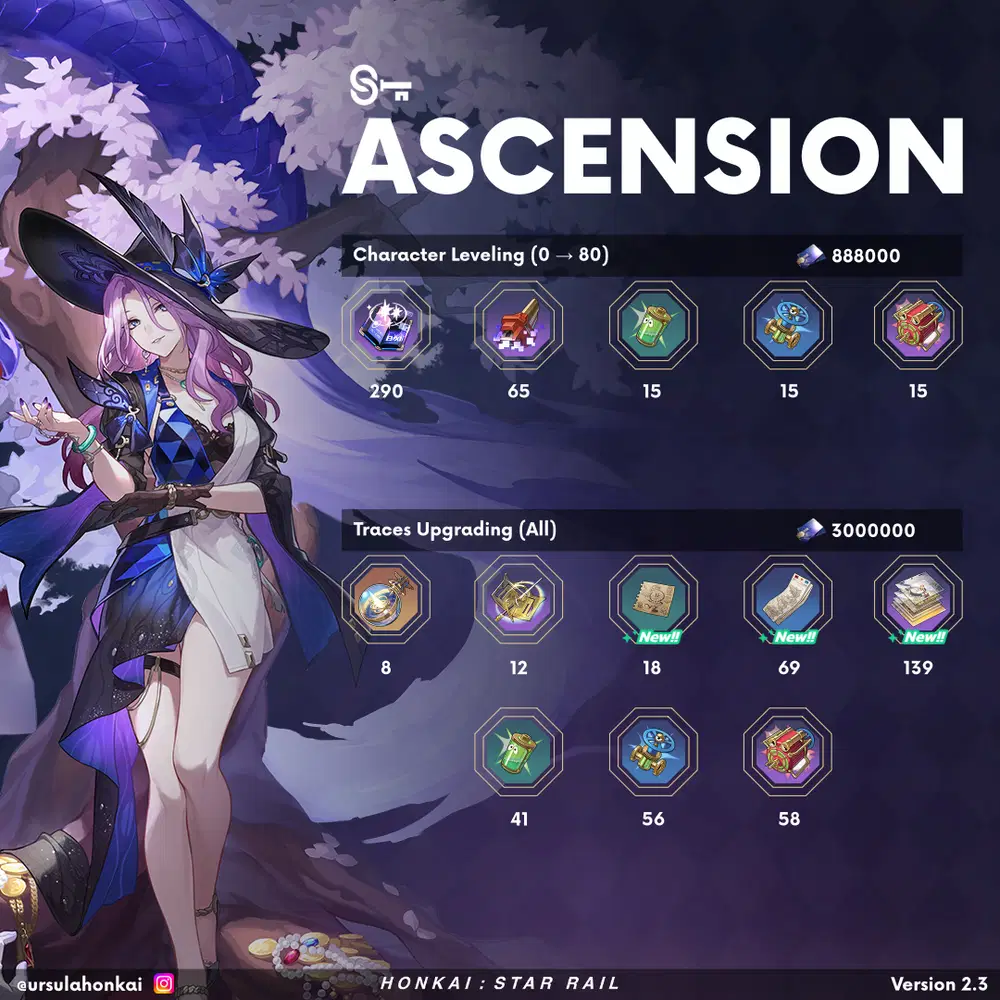Select the blue valve icon with count 56

(x=652, y=753)
